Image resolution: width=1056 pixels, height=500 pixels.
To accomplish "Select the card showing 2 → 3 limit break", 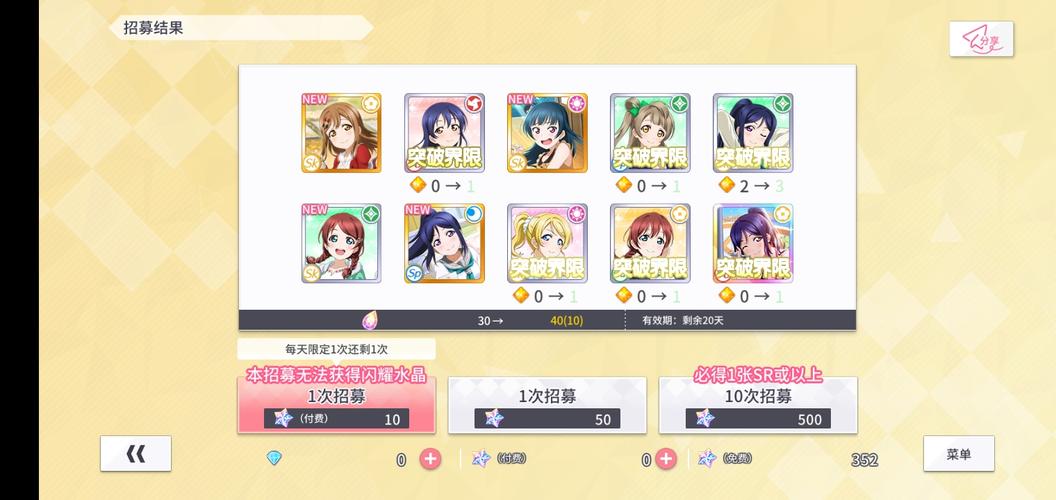I will click(x=753, y=133).
